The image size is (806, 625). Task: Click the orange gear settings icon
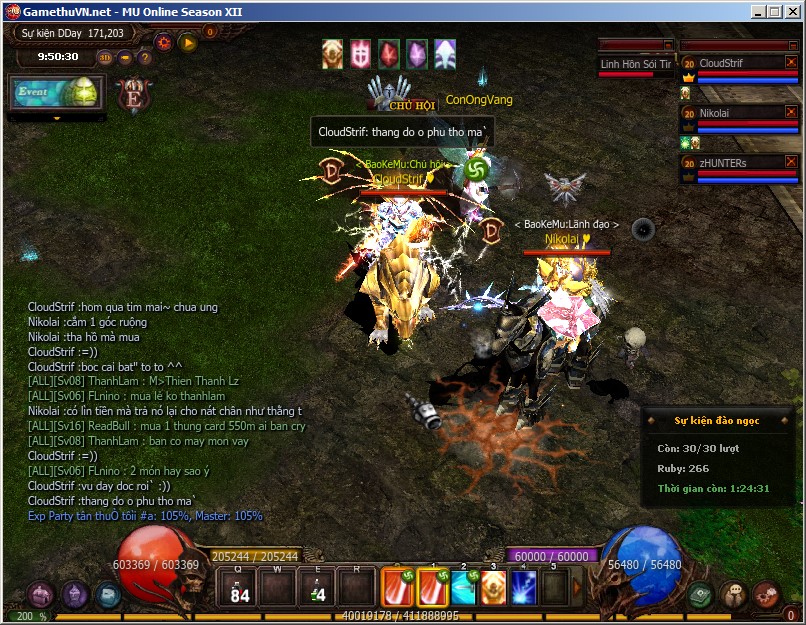tap(163, 43)
